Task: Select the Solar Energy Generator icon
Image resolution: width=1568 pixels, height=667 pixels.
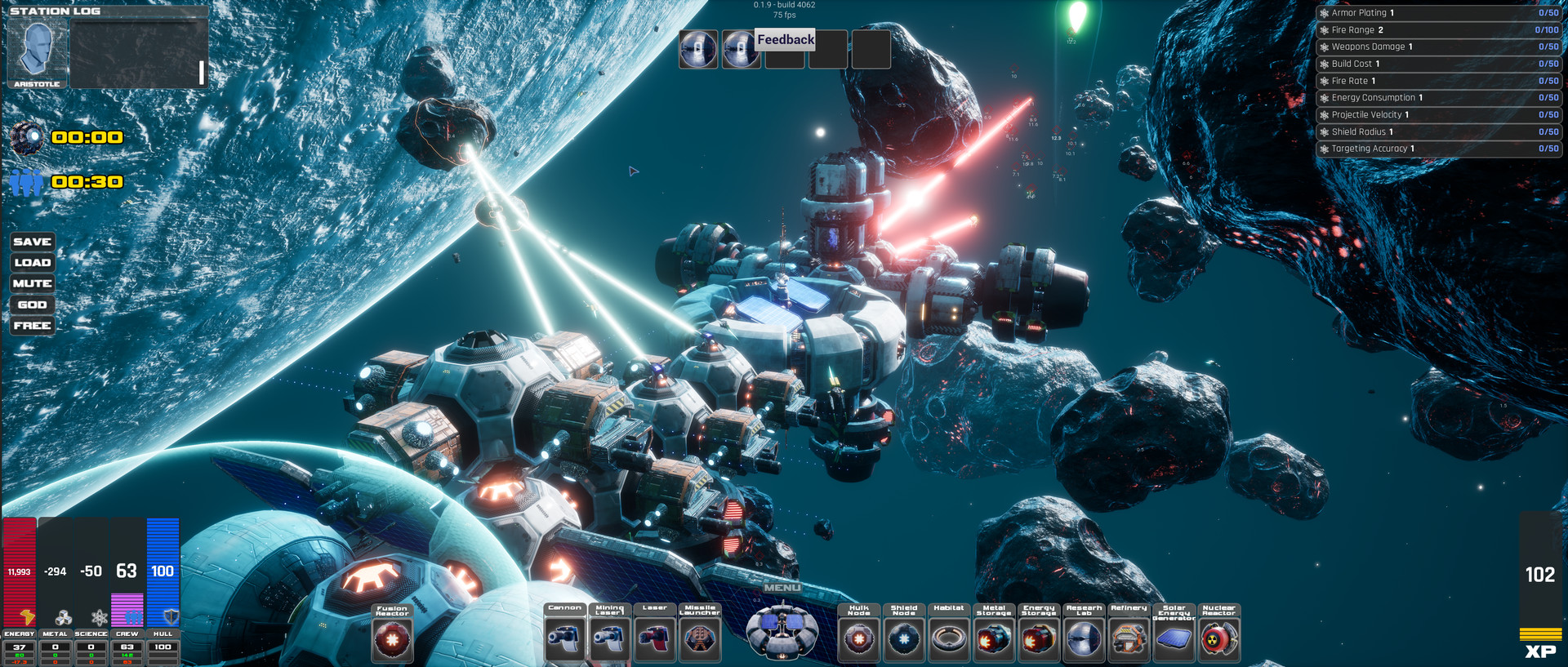Action: [x=1173, y=639]
